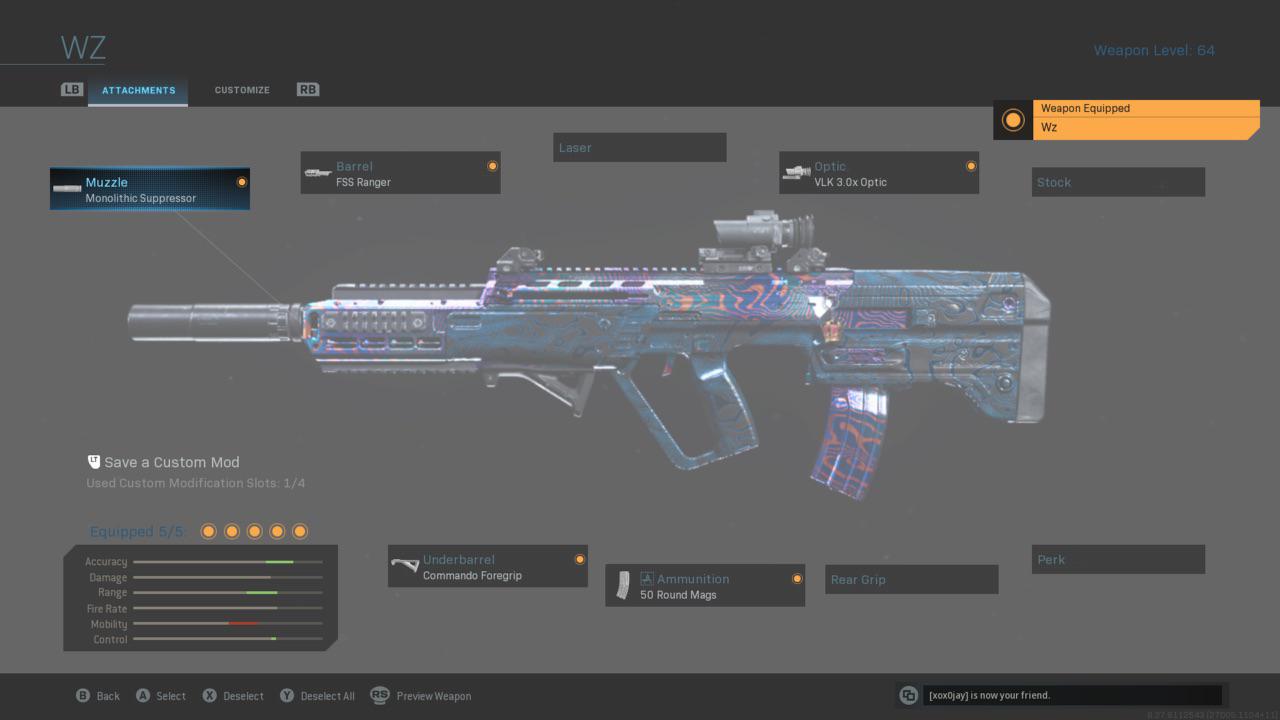Click the LB bumper icon in the tab bar
The height and width of the screenshot is (720, 1280).
pyautogui.click(x=71, y=89)
